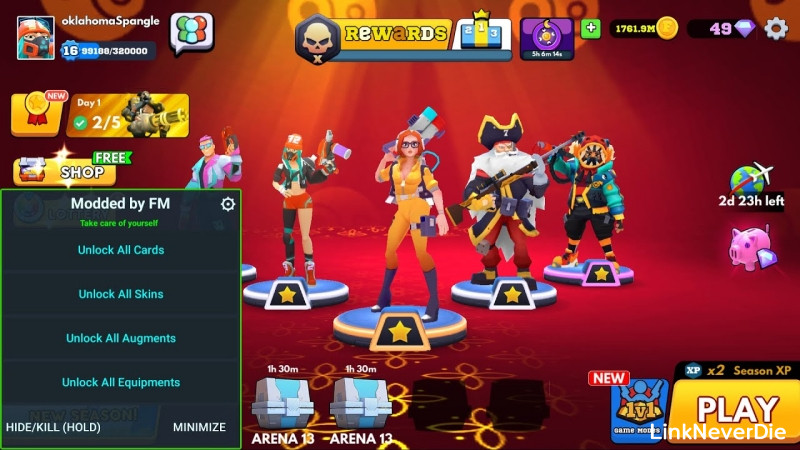The image size is (800, 450).
Task: Click the HIDE/KILL (HOLD) mod button
Action: pyautogui.click(x=53, y=427)
